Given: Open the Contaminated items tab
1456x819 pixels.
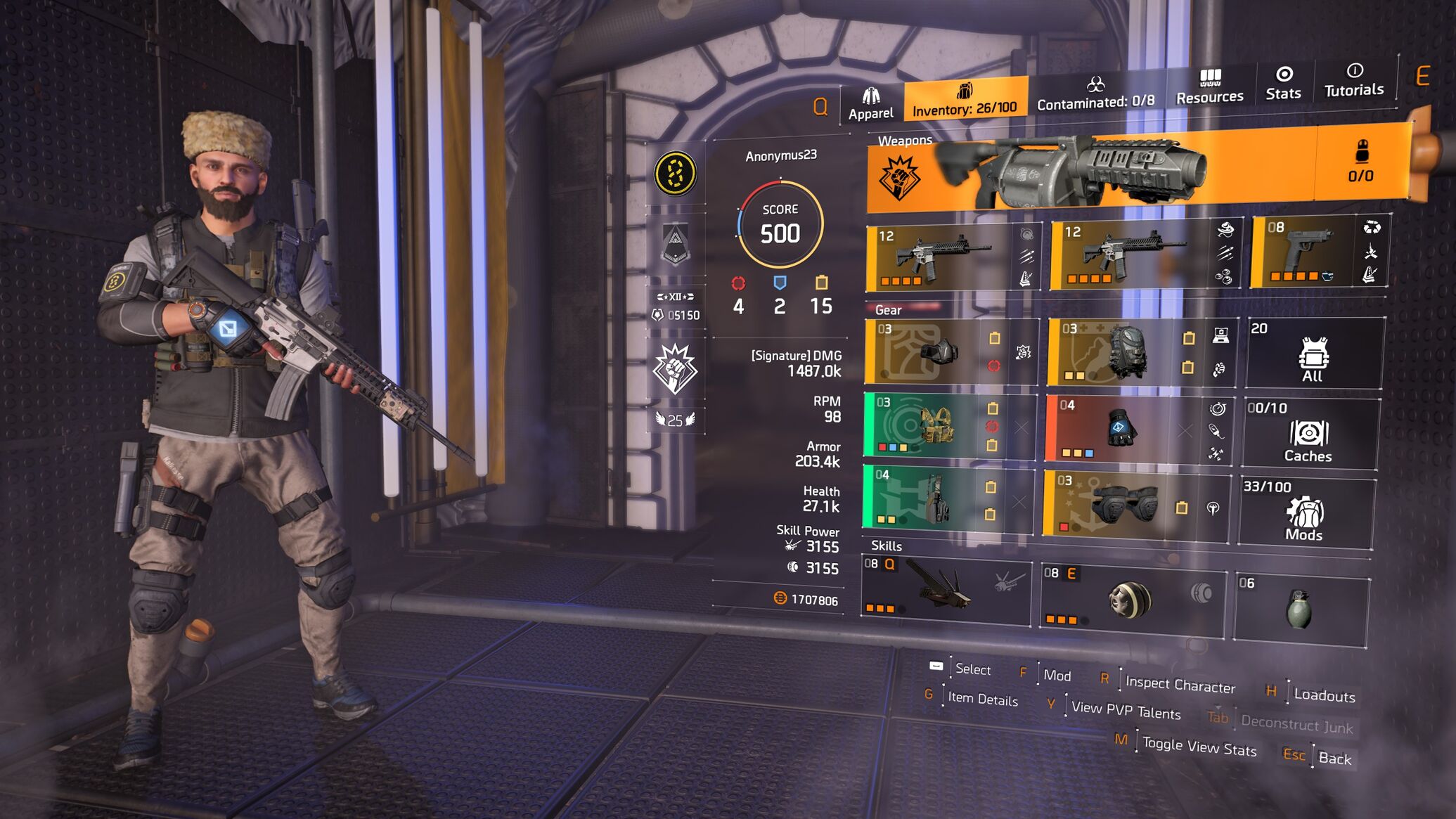Looking at the screenshot, I should point(1095,93).
